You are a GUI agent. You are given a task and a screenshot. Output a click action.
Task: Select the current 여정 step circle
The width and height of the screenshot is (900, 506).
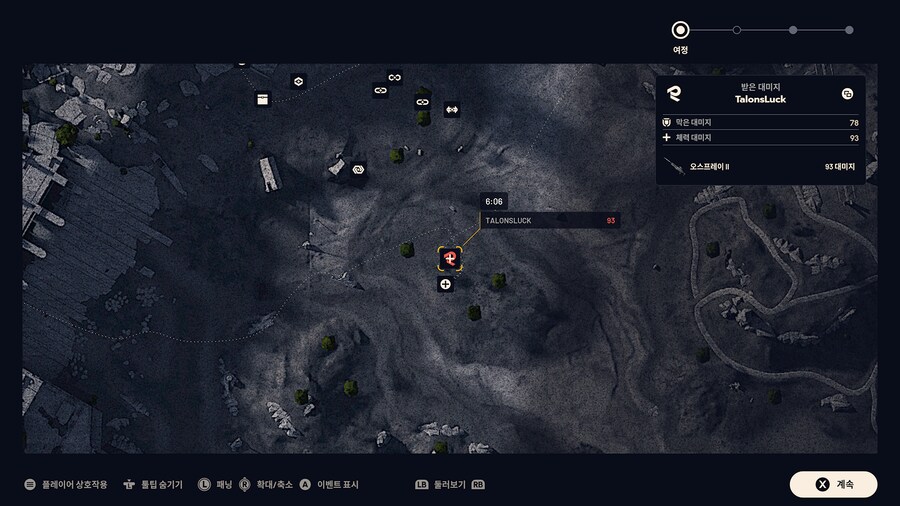680,30
